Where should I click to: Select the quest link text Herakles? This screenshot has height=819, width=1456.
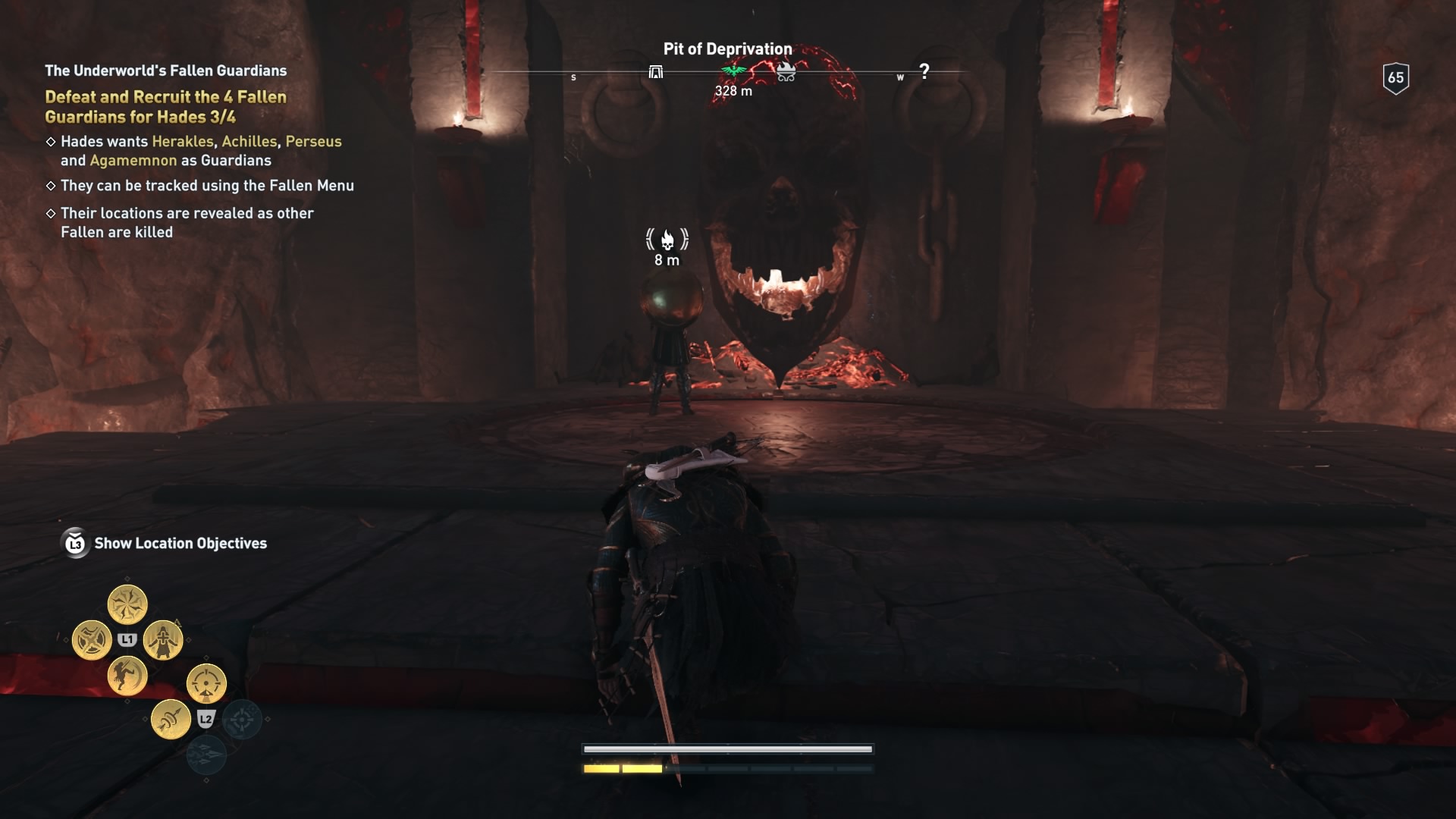click(x=182, y=141)
